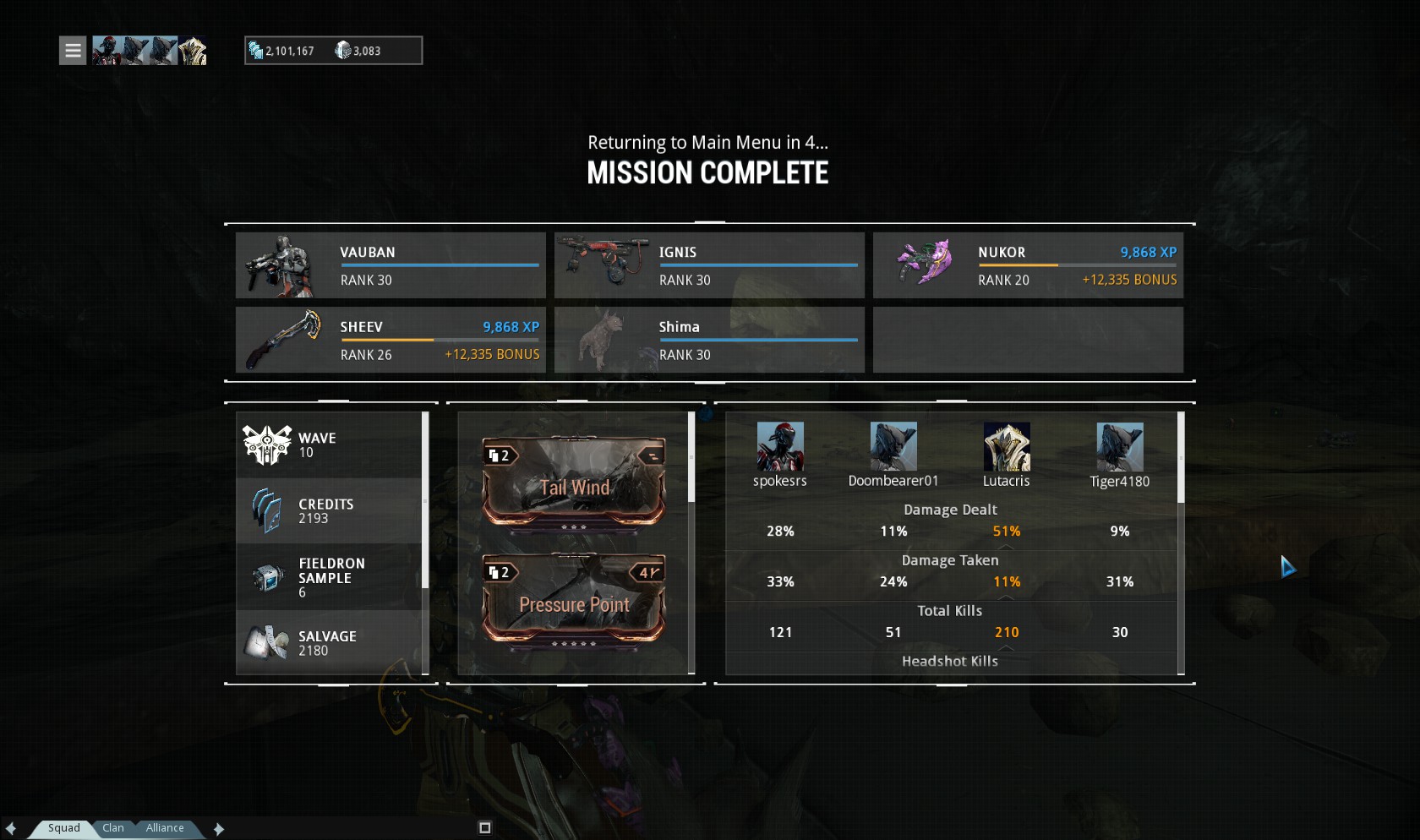
Task: Select the Salvage reward row
Action: 329,643
